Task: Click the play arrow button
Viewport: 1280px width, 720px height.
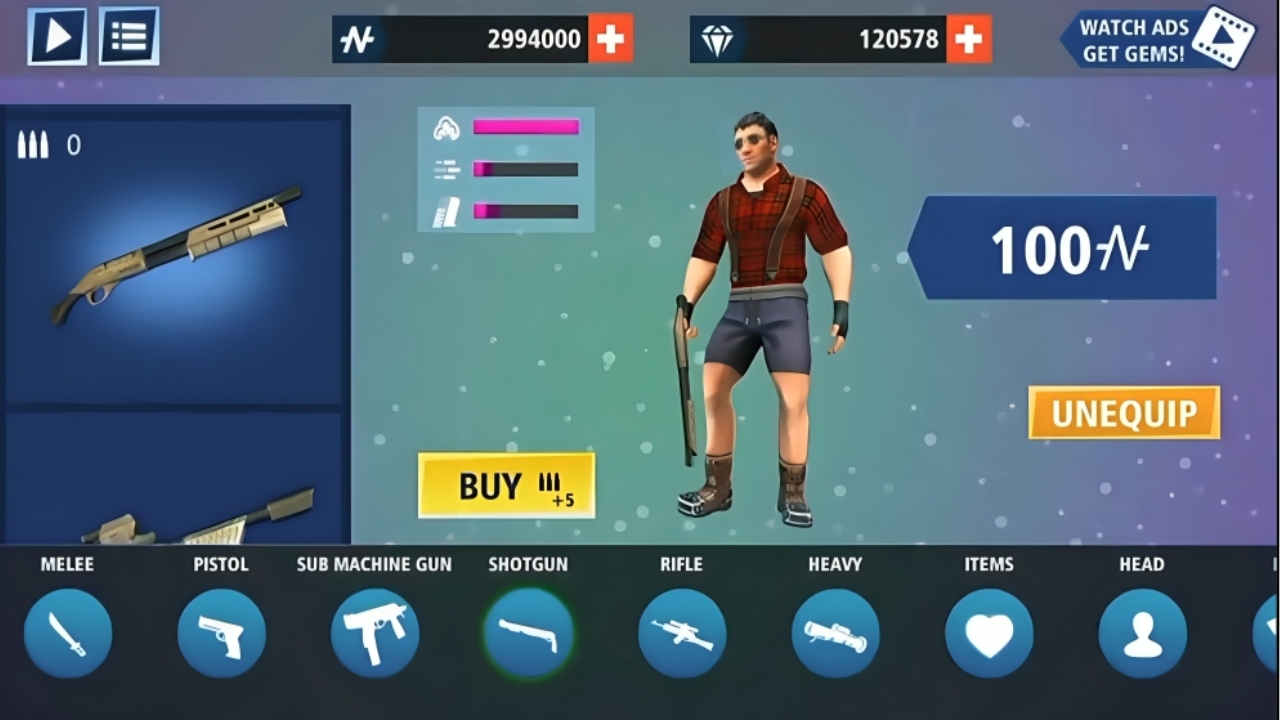Action: click(x=57, y=36)
